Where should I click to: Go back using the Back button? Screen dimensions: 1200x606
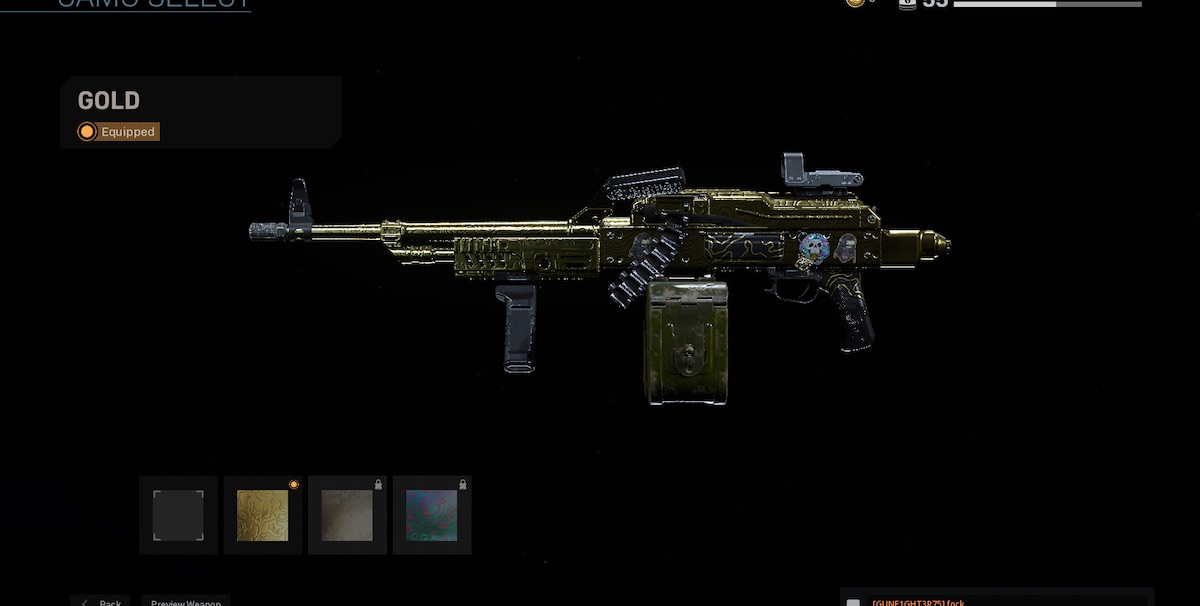(101, 601)
